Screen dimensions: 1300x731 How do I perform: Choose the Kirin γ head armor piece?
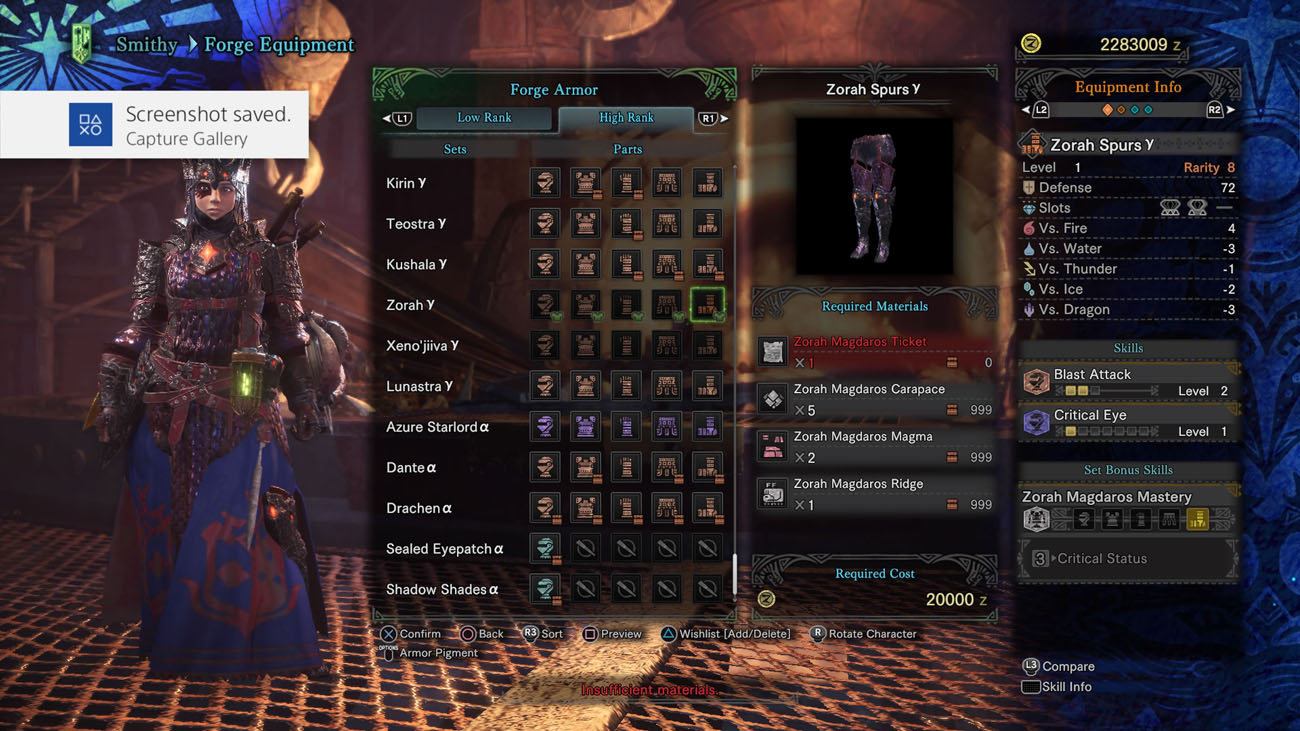click(545, 183)
